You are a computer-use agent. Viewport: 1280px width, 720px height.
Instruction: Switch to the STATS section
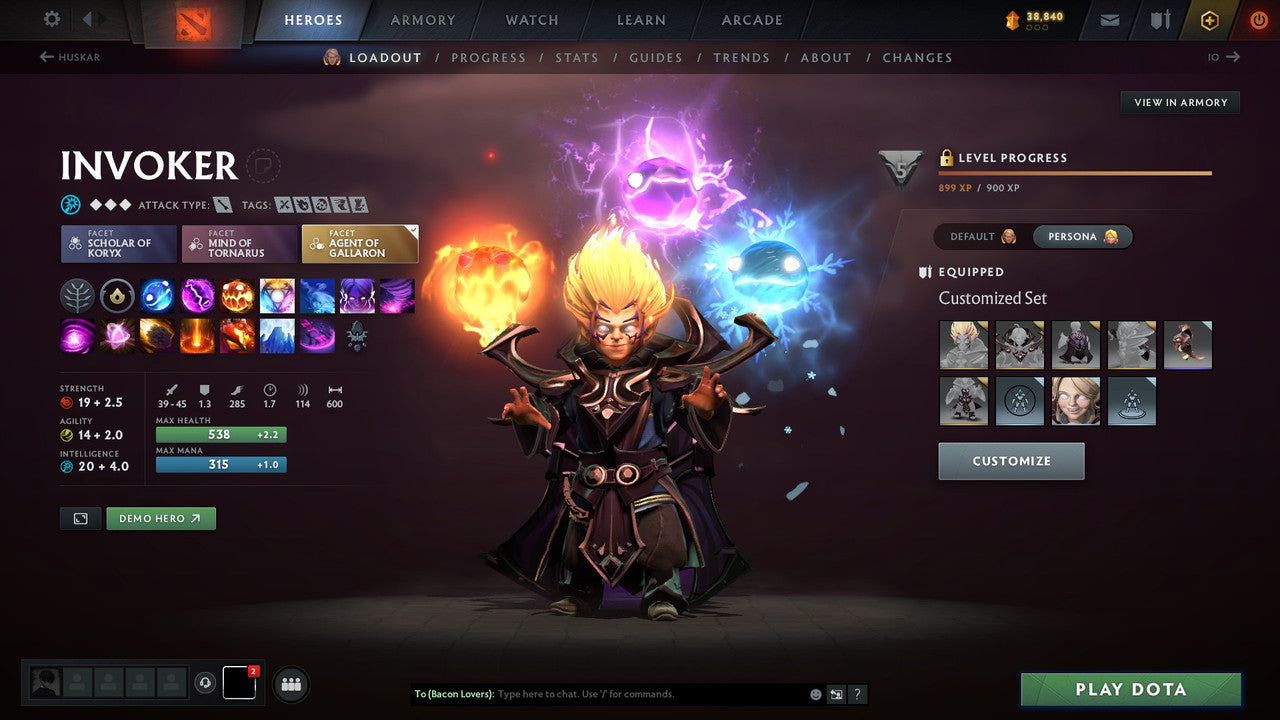577,57
